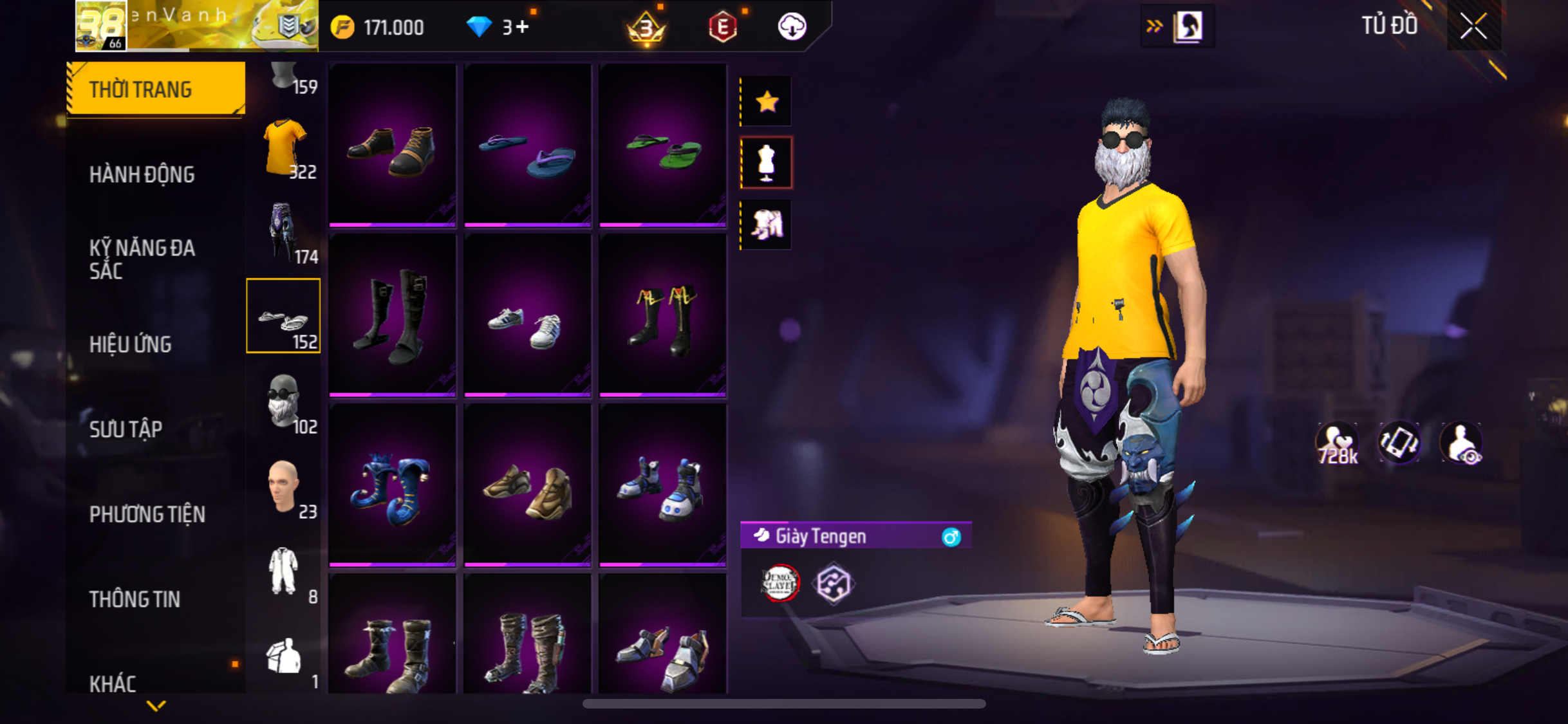The image size is (1568, 724).
Task: Show the face mask category with 102 items
Action: tap(284, 402)
